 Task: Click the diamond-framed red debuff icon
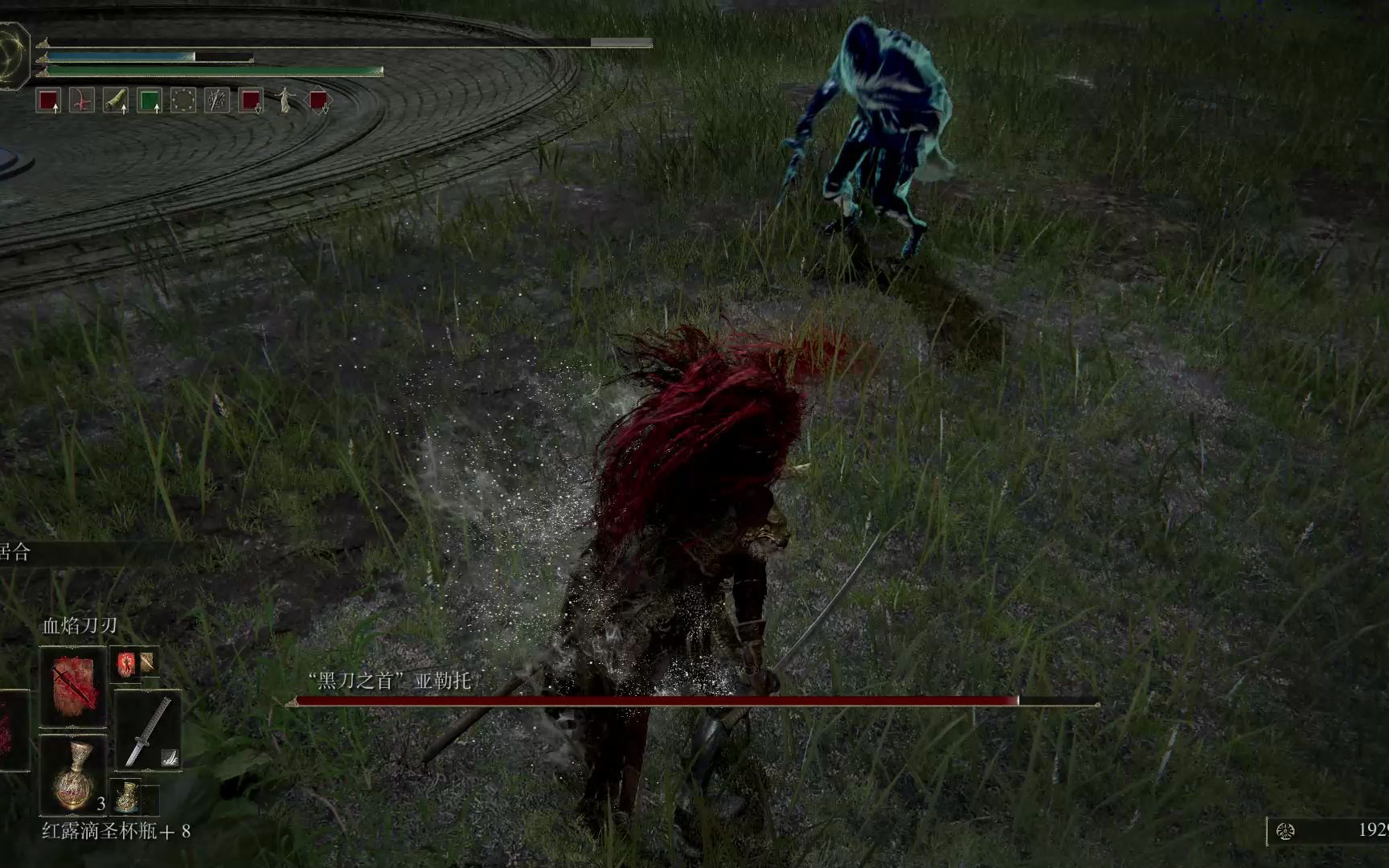pos(319,100)
